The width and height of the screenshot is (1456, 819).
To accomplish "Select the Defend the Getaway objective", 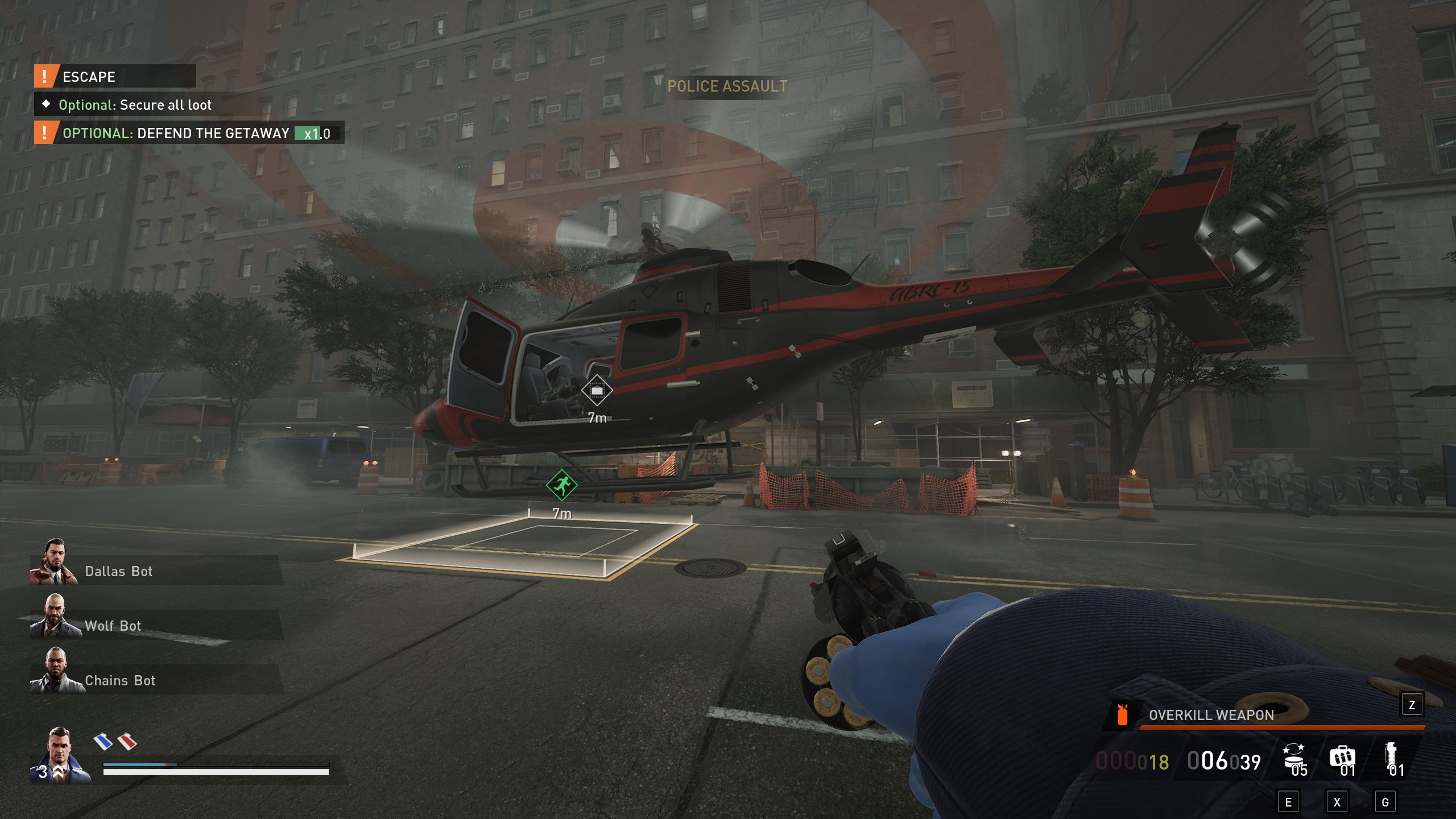I will point(189,133).
